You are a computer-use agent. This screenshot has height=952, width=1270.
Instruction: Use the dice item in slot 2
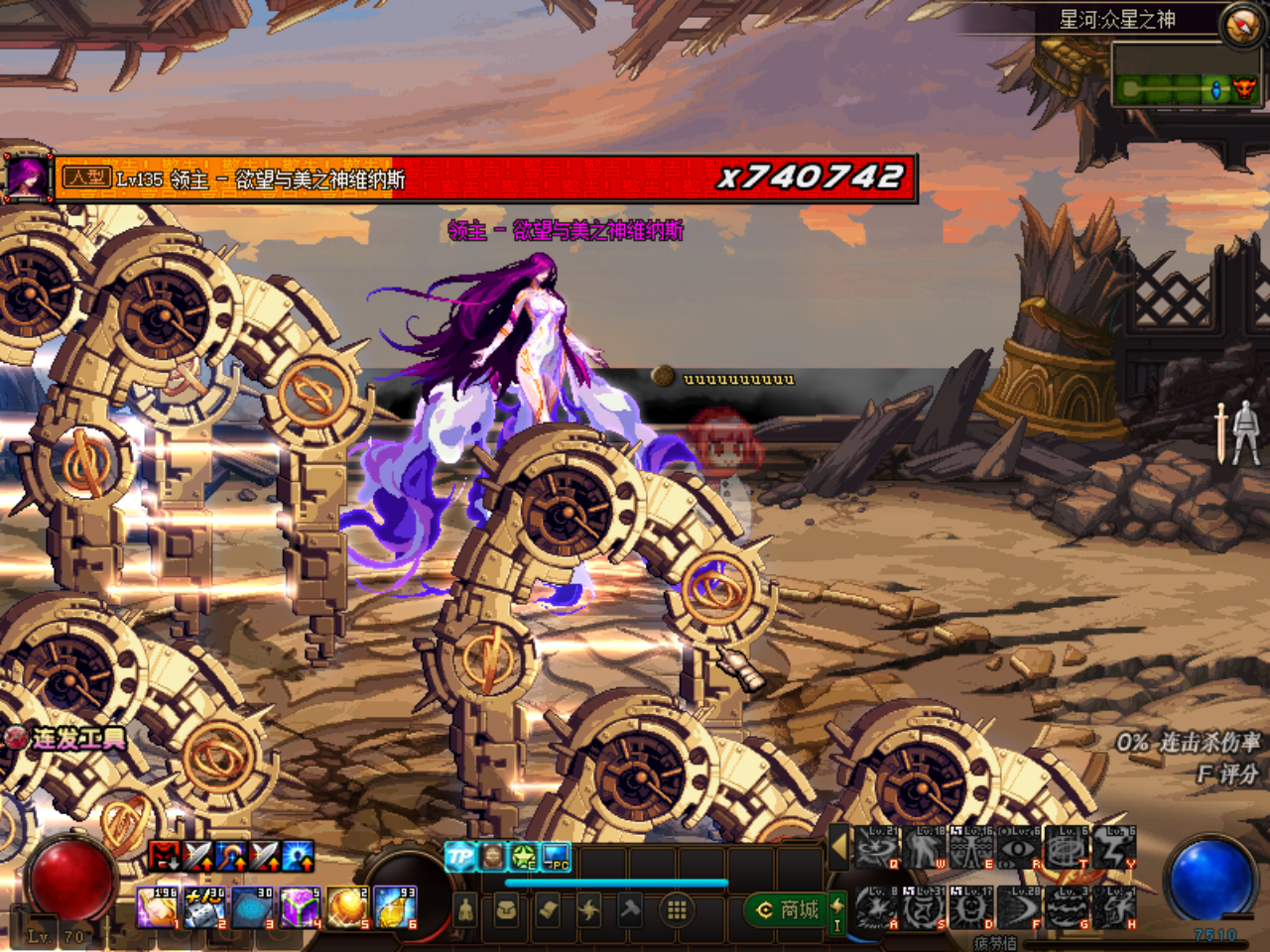click(204, 908)
